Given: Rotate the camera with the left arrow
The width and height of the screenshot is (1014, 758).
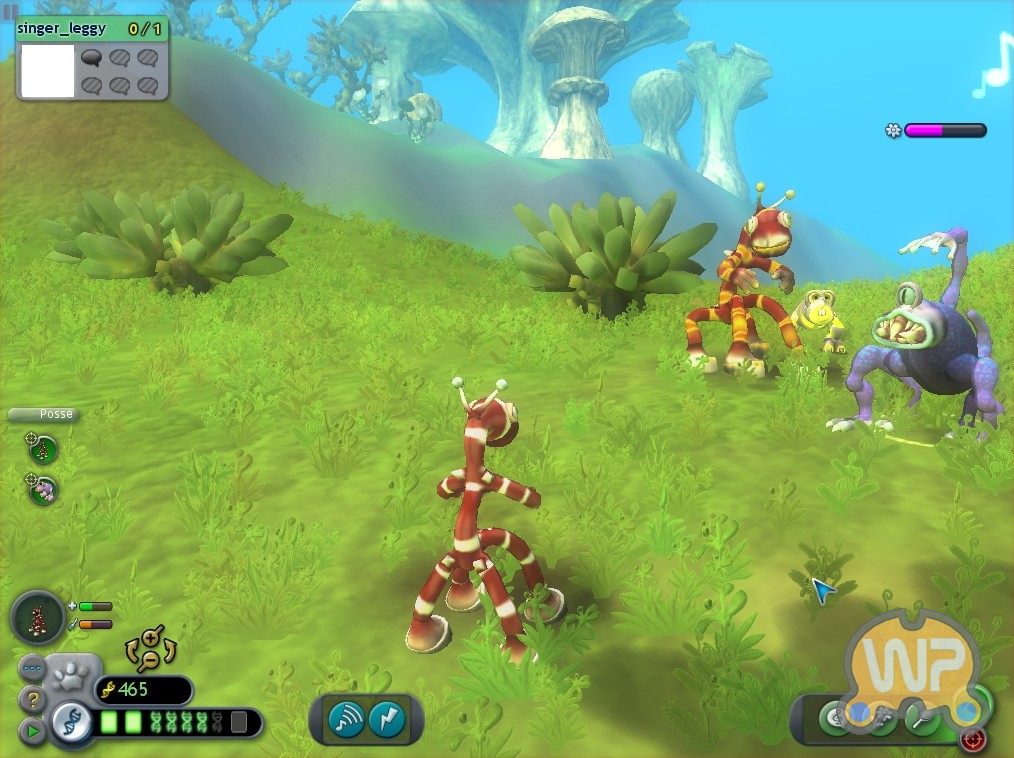Looking at the screenshot, I should coord(130,652).
